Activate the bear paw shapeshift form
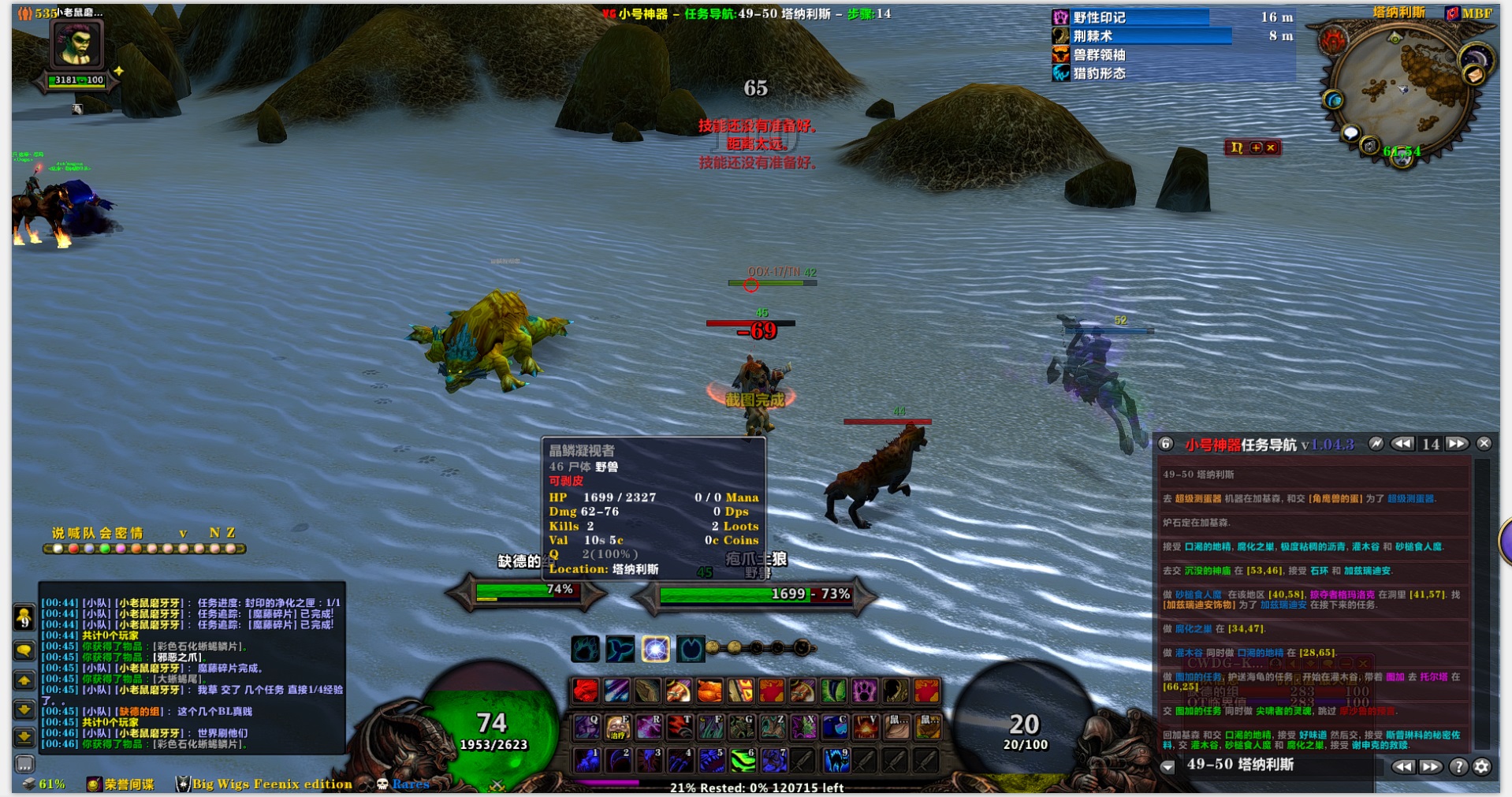 (585, 649)
